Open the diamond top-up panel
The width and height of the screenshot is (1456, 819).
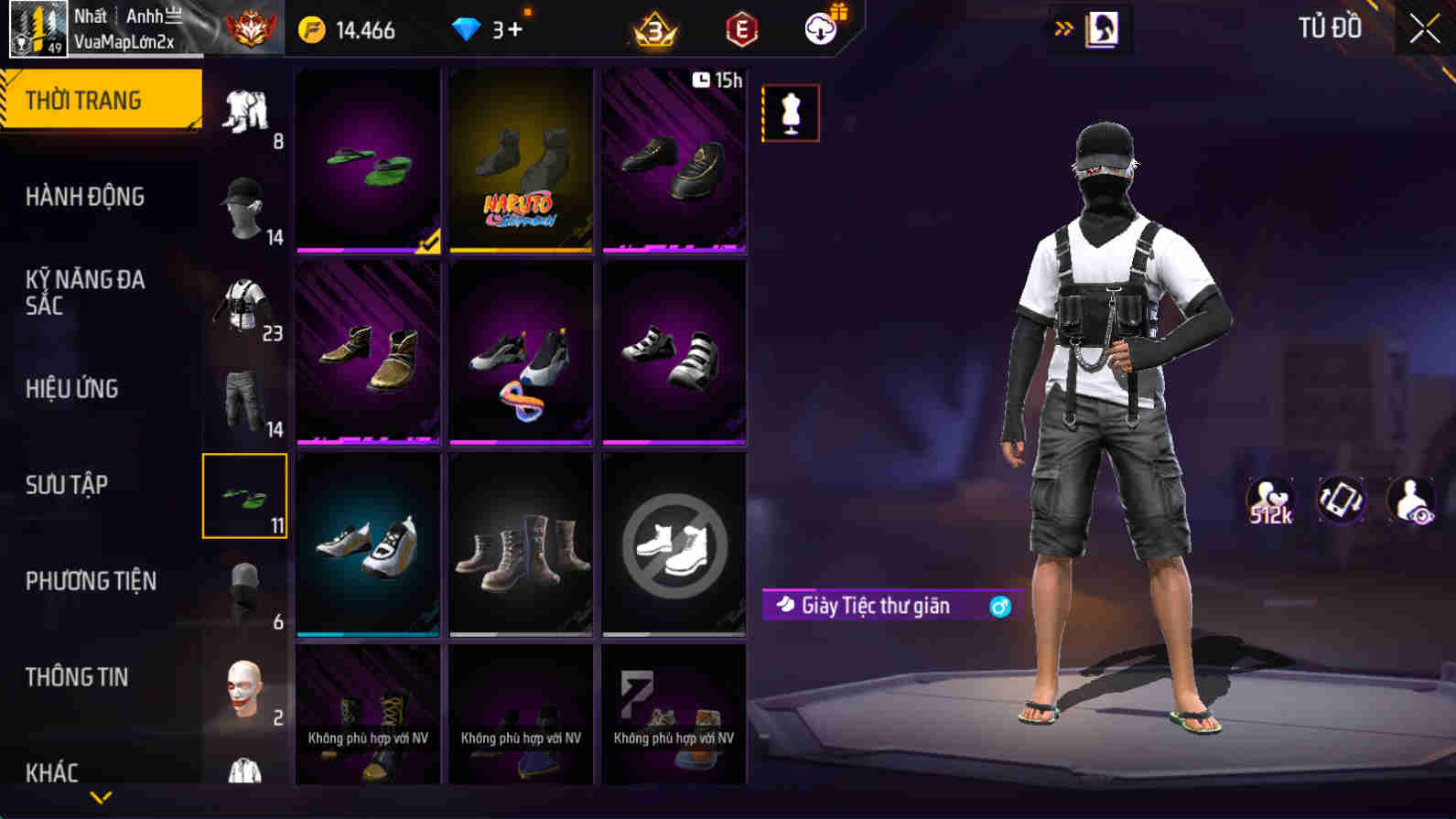(x=485, y=28)
